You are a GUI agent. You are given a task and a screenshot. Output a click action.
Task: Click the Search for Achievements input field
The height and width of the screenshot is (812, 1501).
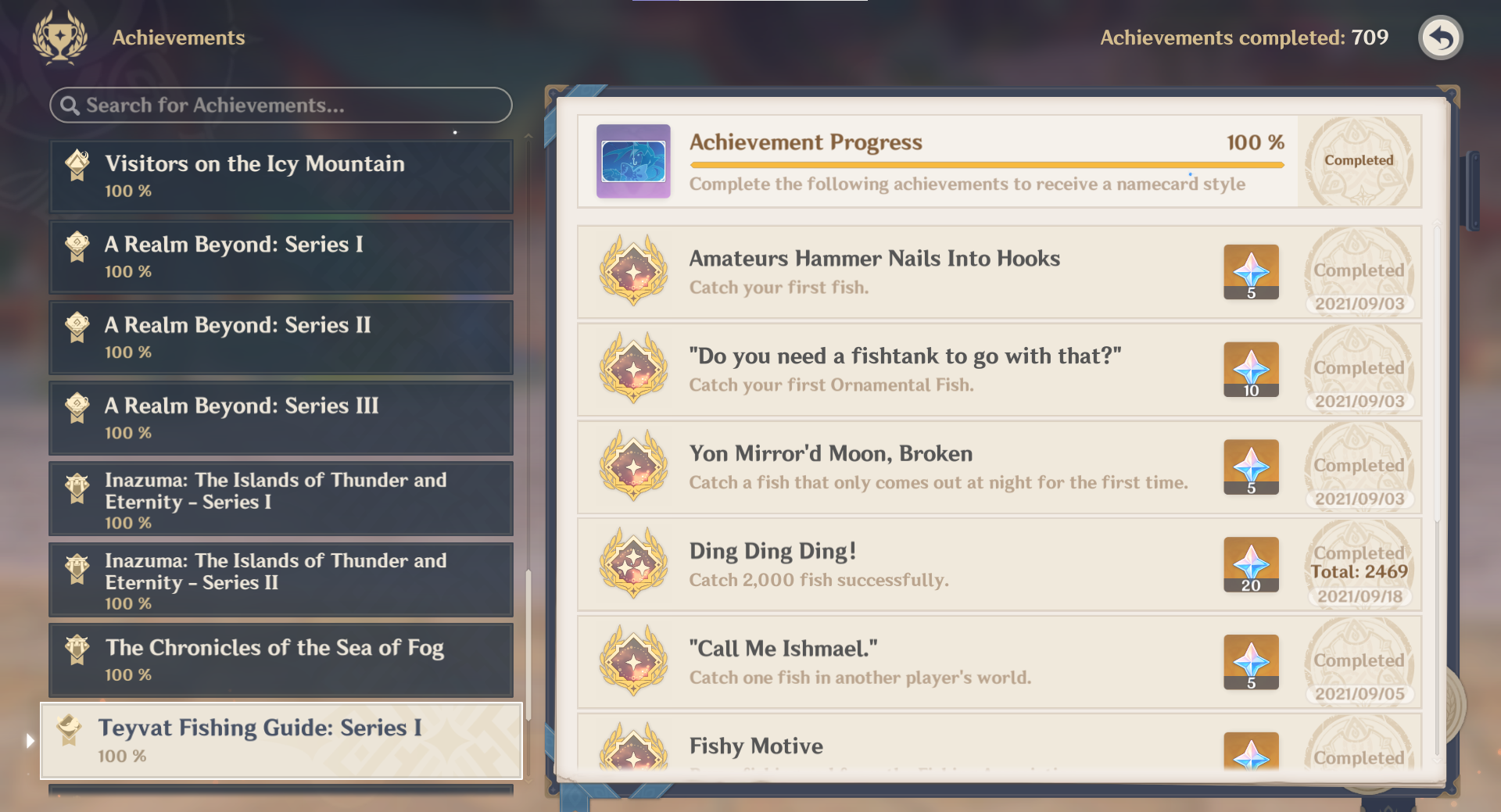[281, 105]
